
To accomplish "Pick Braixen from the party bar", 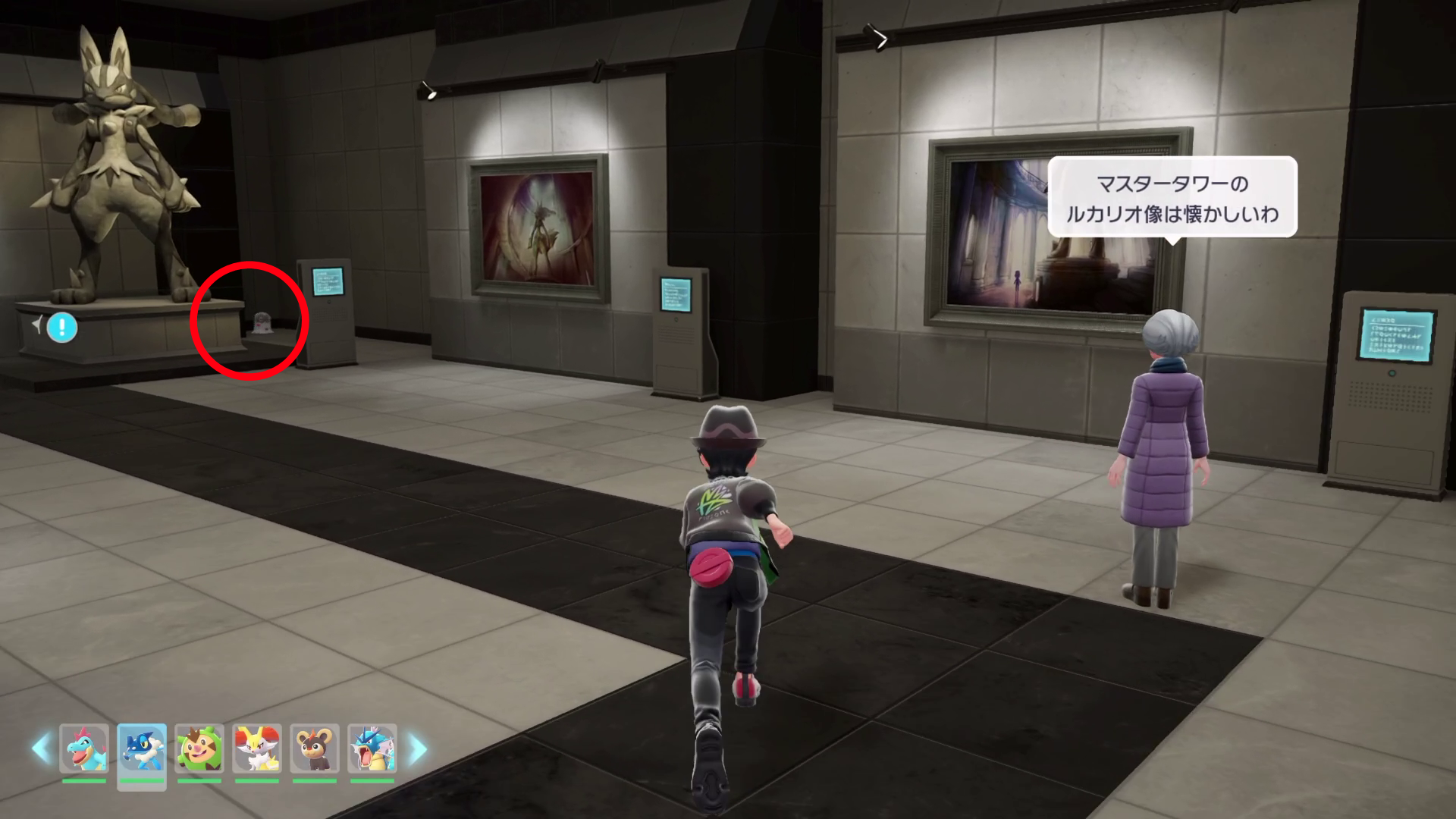I will pyautogui.click(x=257, y=748).
